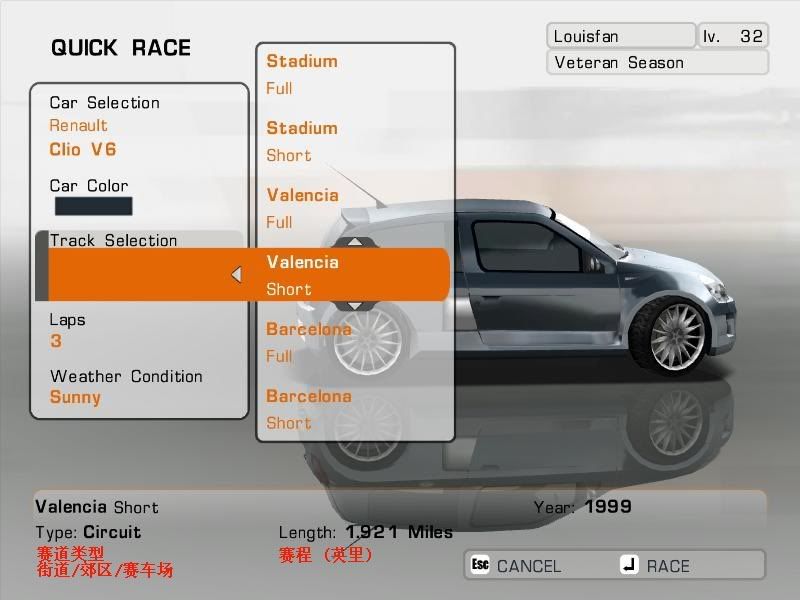Image resolution: width=800 pixels, height=600 pixels.
Task: Click the down arrow in track list
Action: coord(355,306)
